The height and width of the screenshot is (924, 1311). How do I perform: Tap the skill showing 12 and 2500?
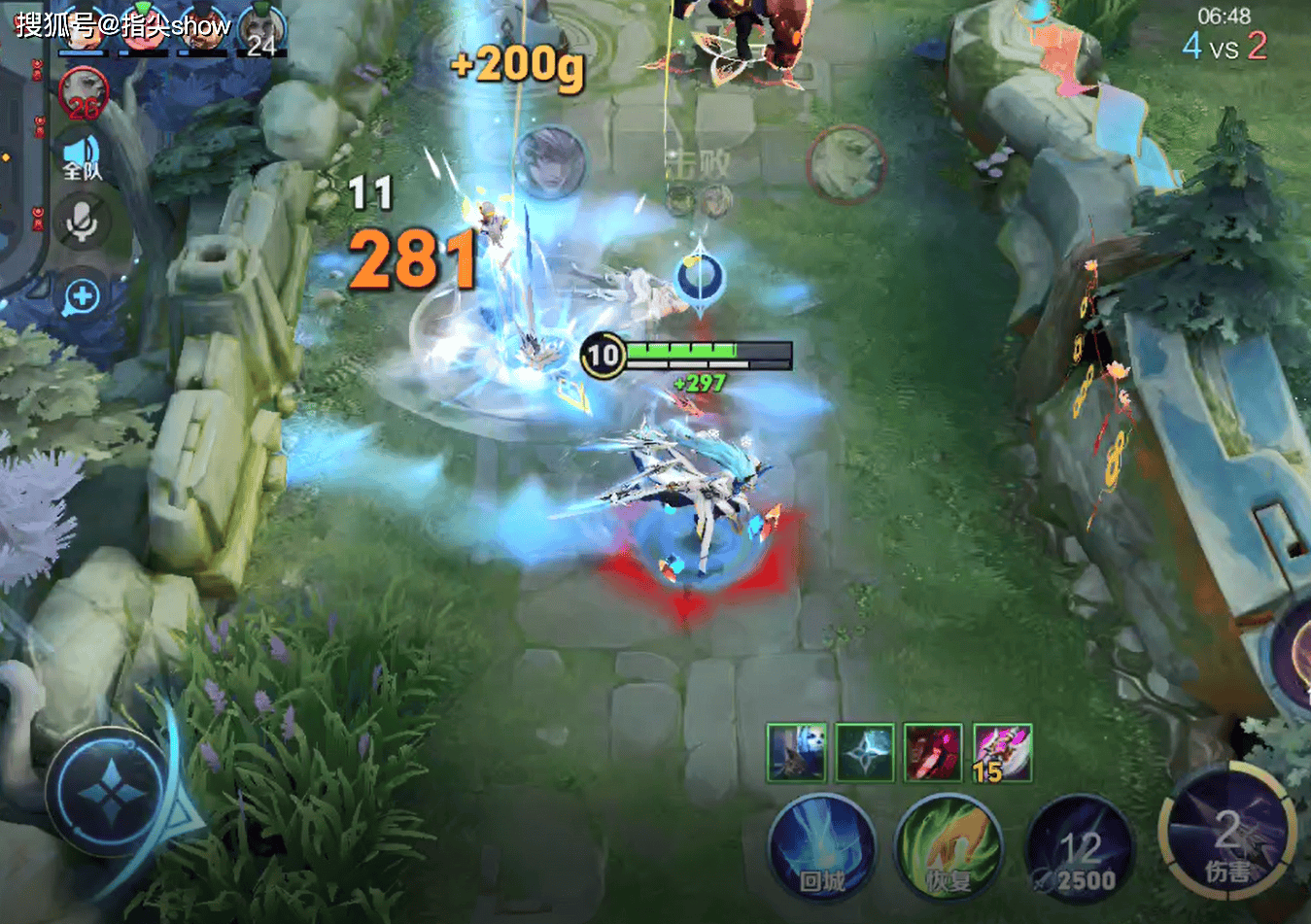[1080, 849]
